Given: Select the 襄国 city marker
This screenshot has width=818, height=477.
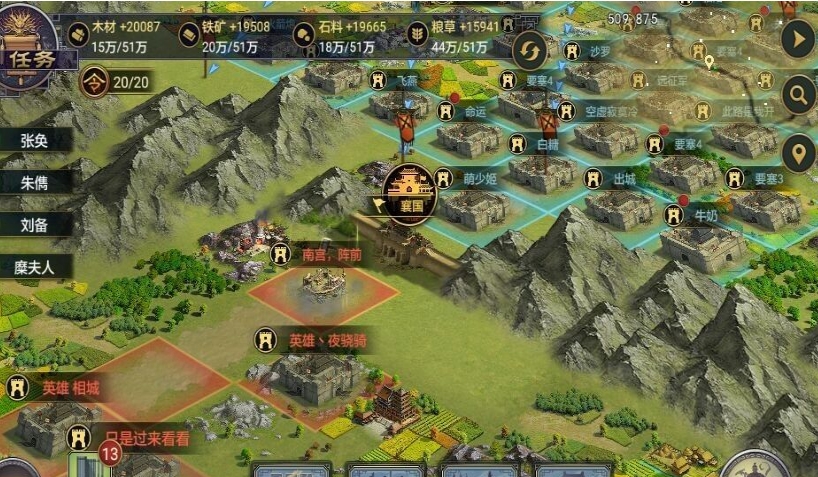Looking at the screenshot, I should point(411,186).
